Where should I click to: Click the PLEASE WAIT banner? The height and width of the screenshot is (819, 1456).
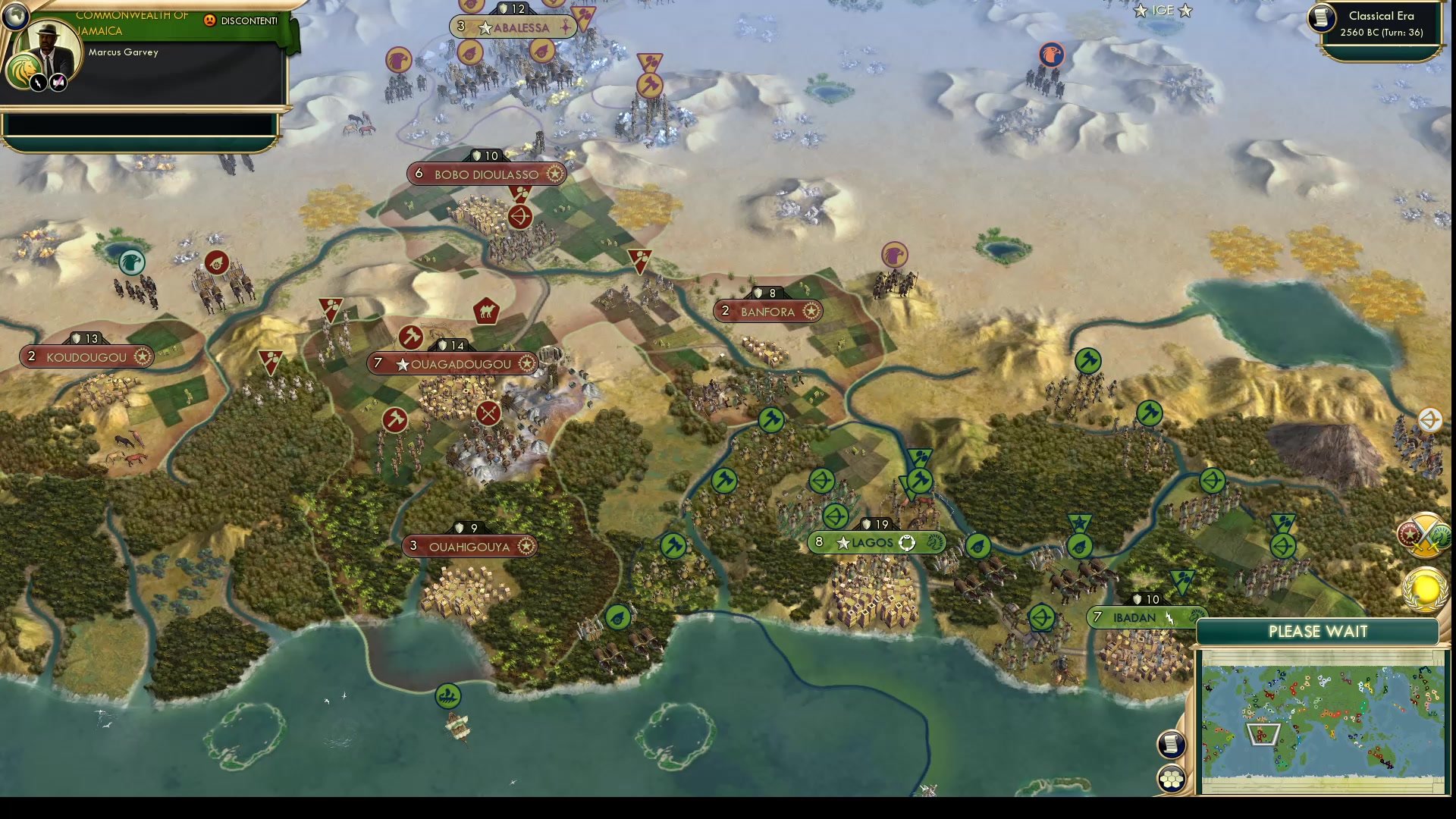[1319, 631]
